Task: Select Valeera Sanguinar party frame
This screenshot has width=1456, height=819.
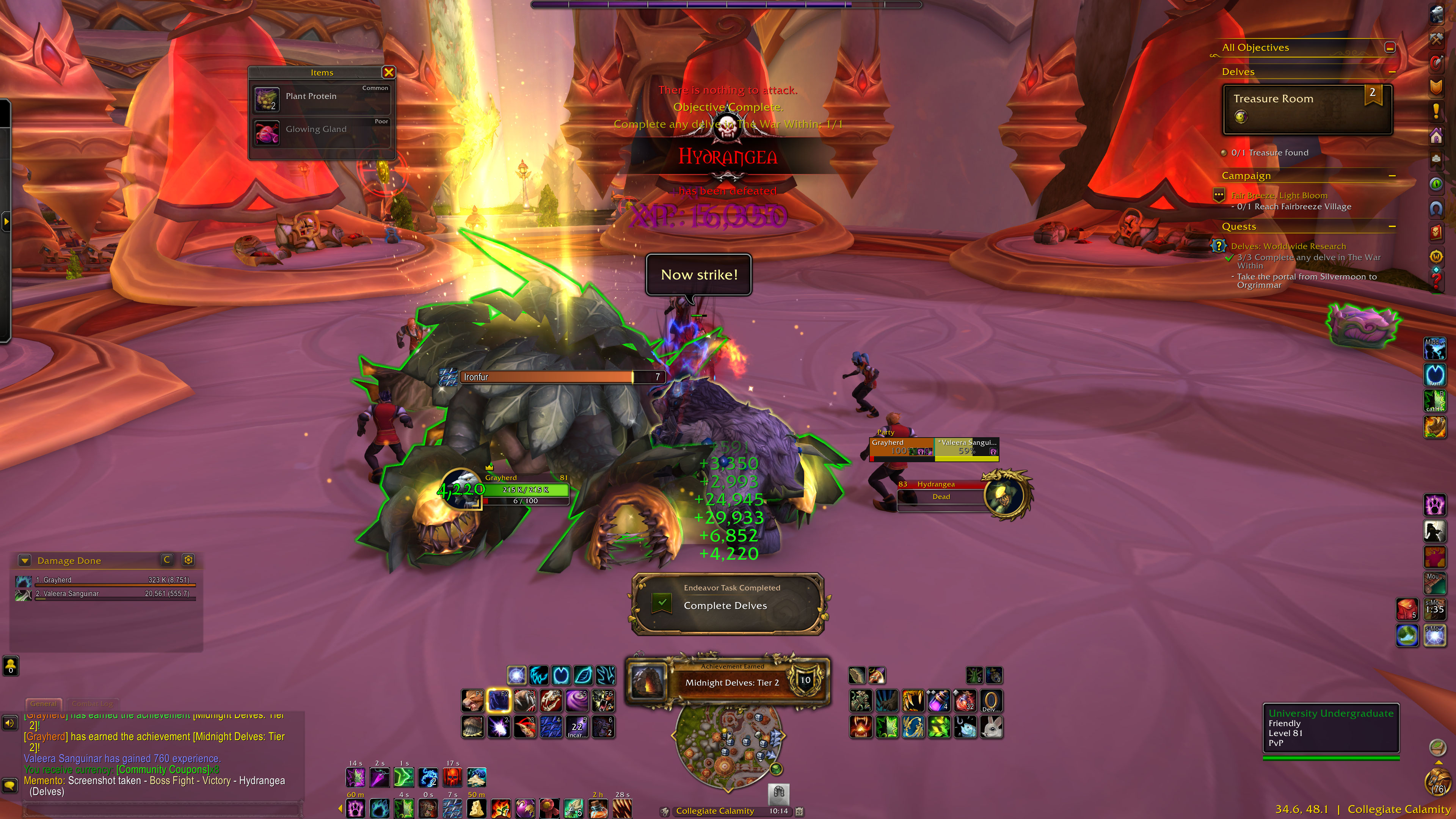Action: [x=966, y=447]
